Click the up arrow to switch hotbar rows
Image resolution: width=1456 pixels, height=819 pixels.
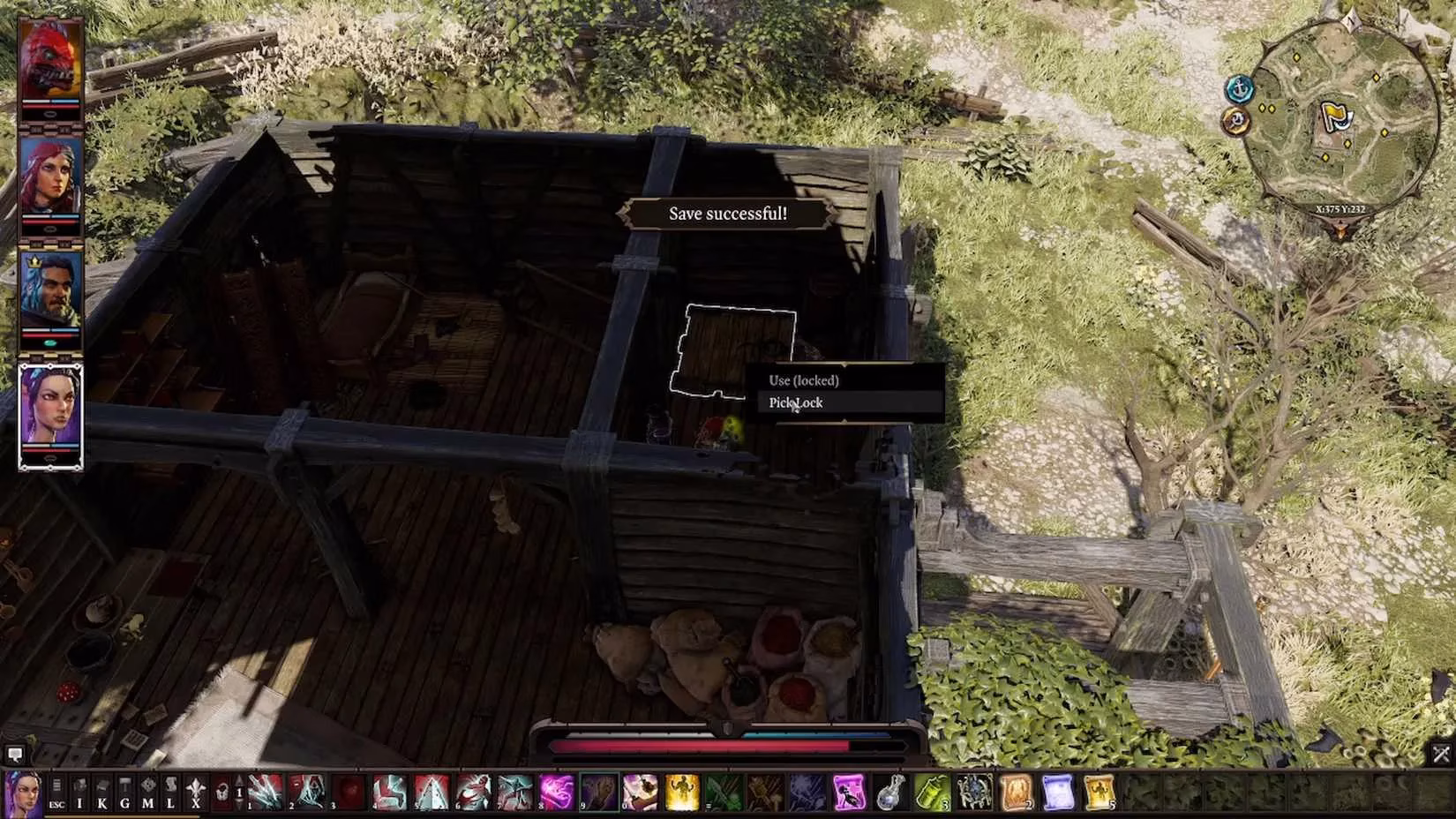tap(237, 779)
